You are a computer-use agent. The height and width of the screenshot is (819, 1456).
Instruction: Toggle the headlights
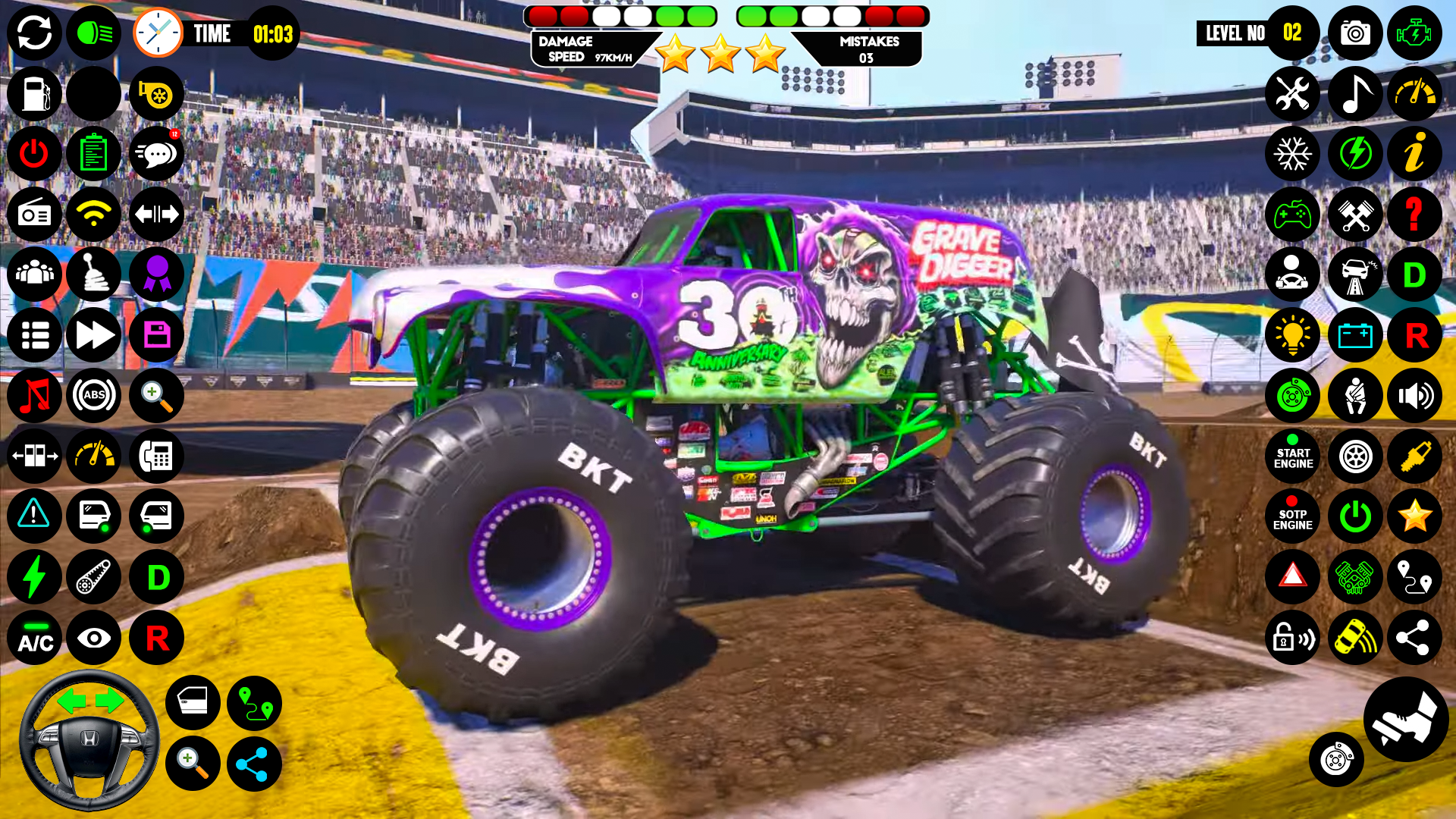[94, 33]
